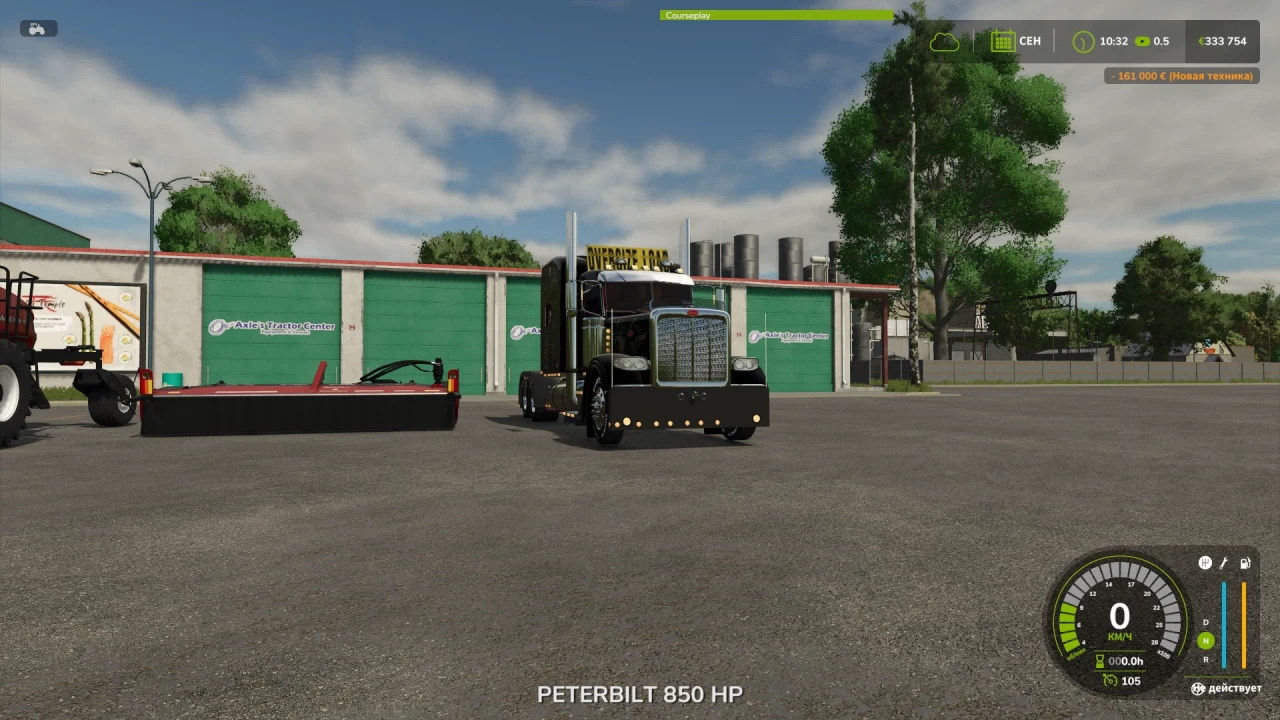Click the gearbox shifter icon on dashboard
This screenshot has height=720, width=1280.
pos(1203,561)
